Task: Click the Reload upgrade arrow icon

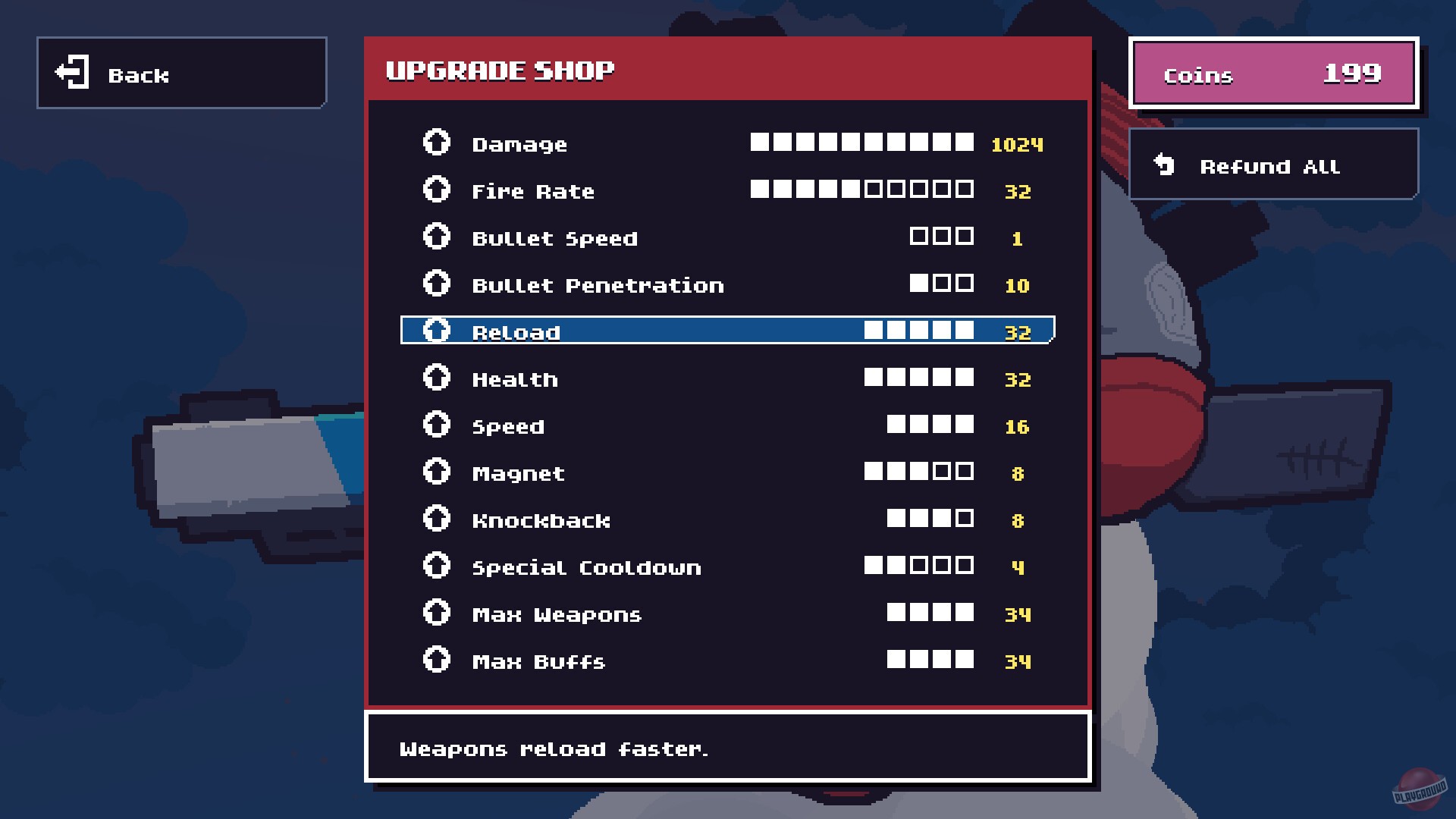Action: click(436, 330)
